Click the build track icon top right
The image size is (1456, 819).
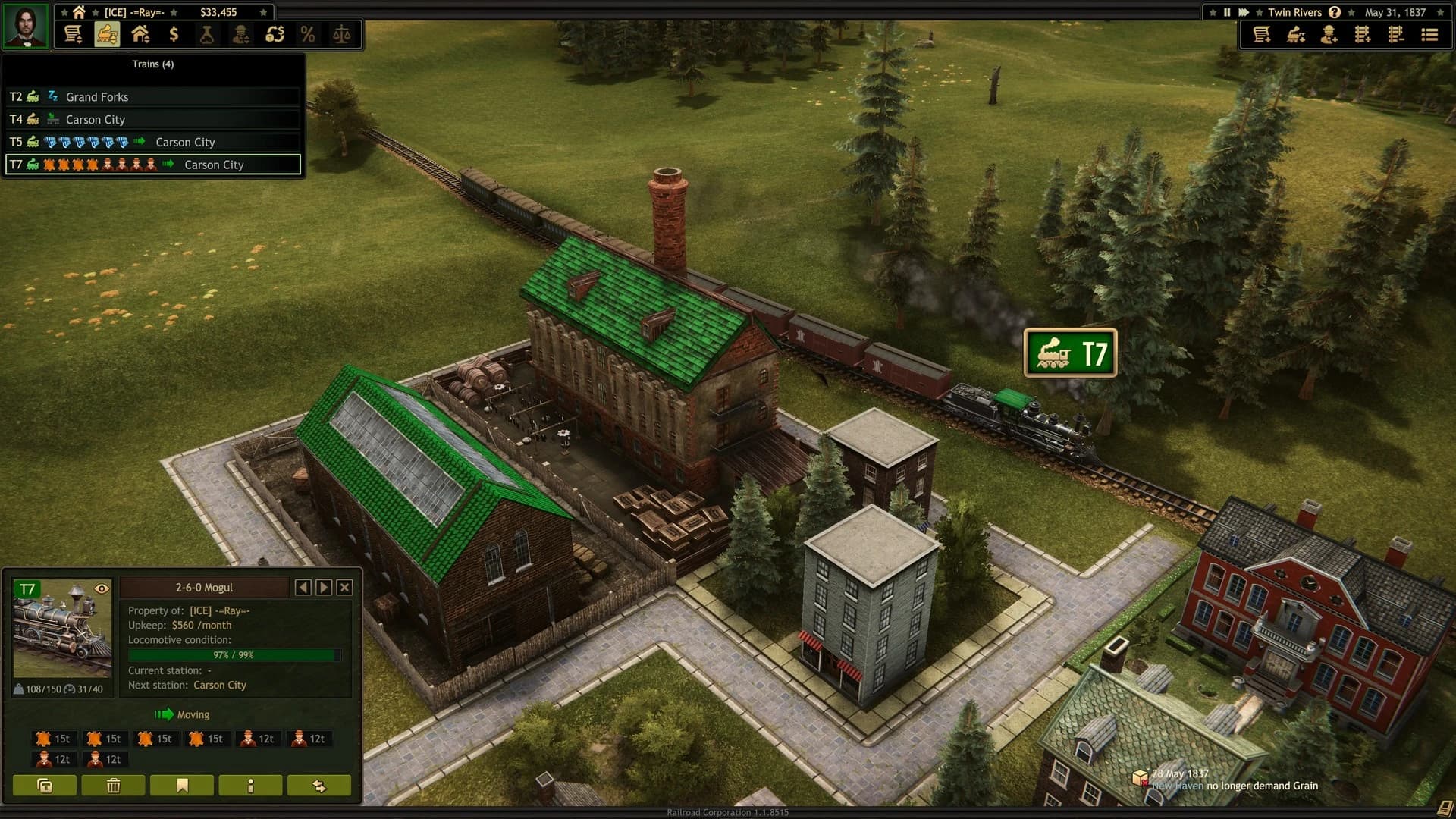[x=1363, y=34]
